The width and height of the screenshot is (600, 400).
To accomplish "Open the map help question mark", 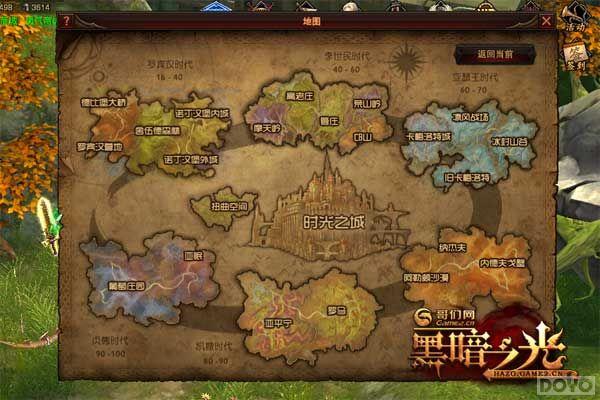I will click(67, 20).
